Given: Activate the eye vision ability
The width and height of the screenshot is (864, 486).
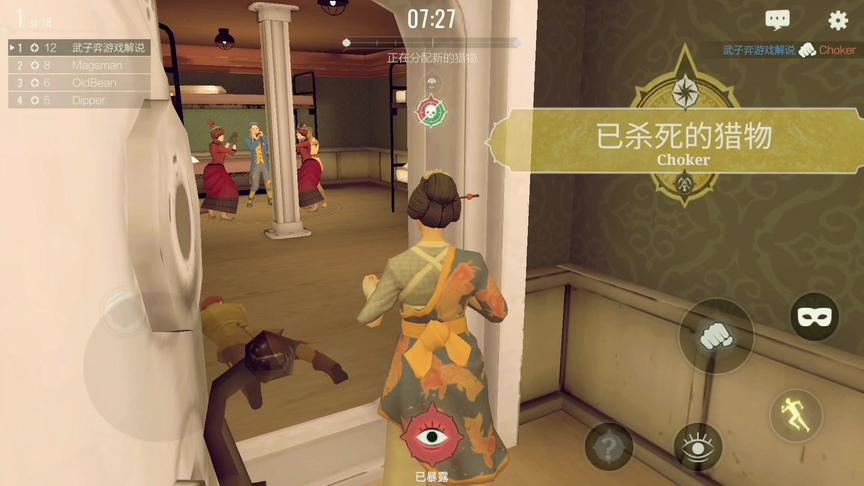Looking at the screenshot, I should point(698,445).
